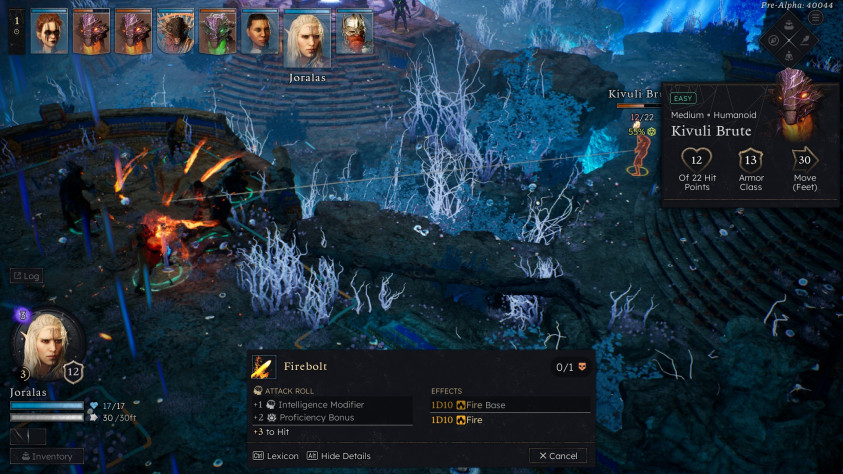Choose the green-glowing Kivuli turn portrait
Image resolution: width=843 pixels, height=474 pixels.
217,32
